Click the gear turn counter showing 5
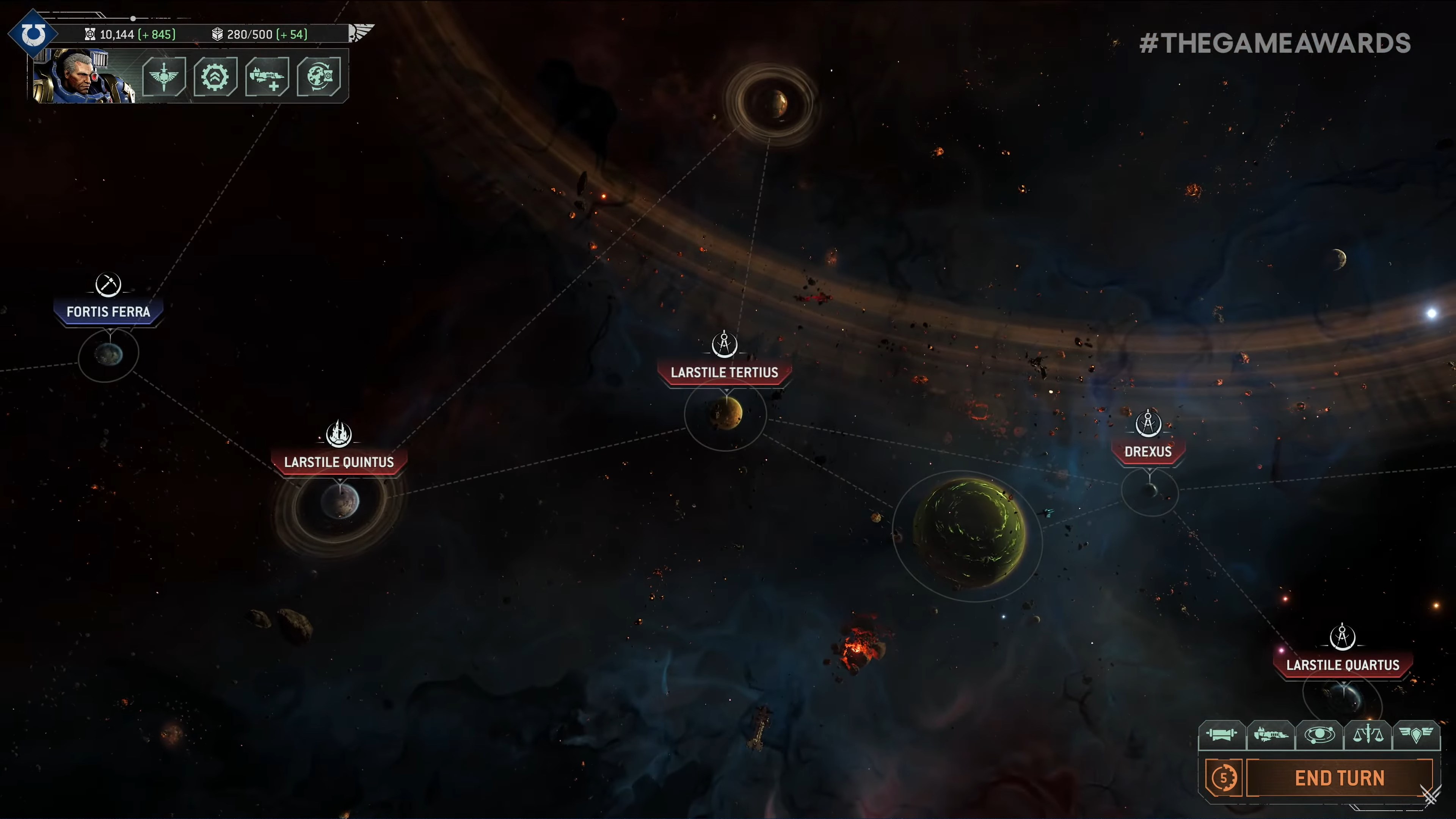The image size is (1456, 819). click(1223, 778)
